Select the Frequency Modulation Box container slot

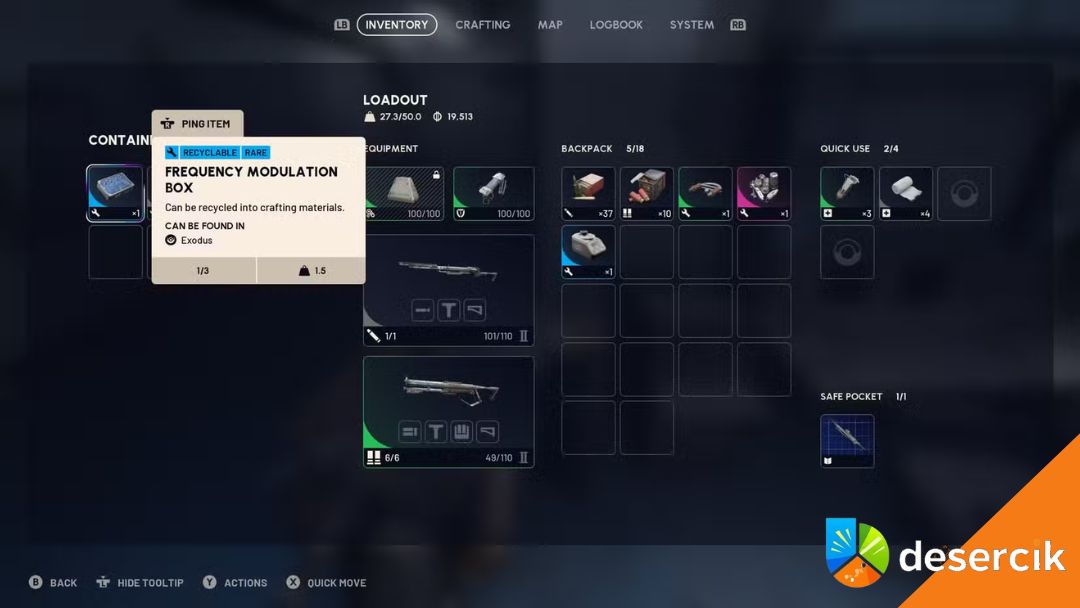(115, 193)
